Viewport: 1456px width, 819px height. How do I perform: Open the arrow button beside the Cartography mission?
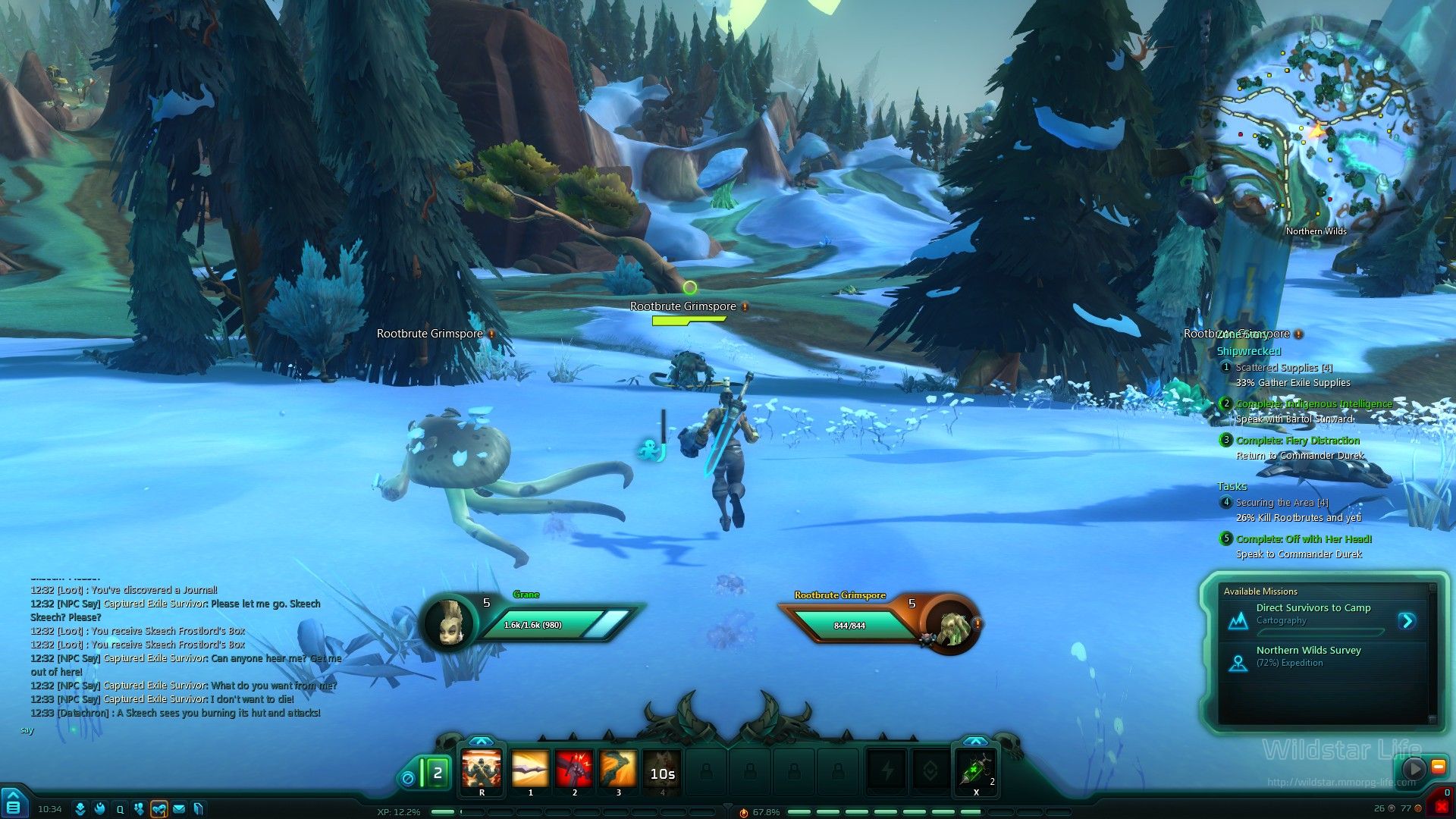click(1407, 621)
